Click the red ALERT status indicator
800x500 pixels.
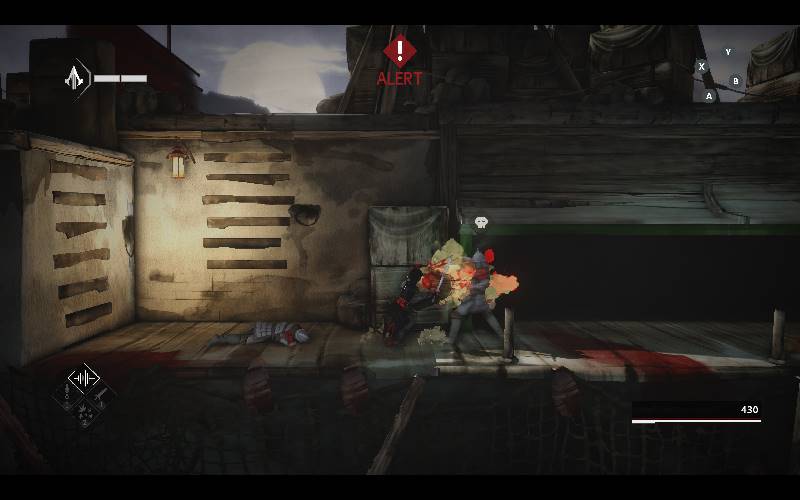pos(400,59)
